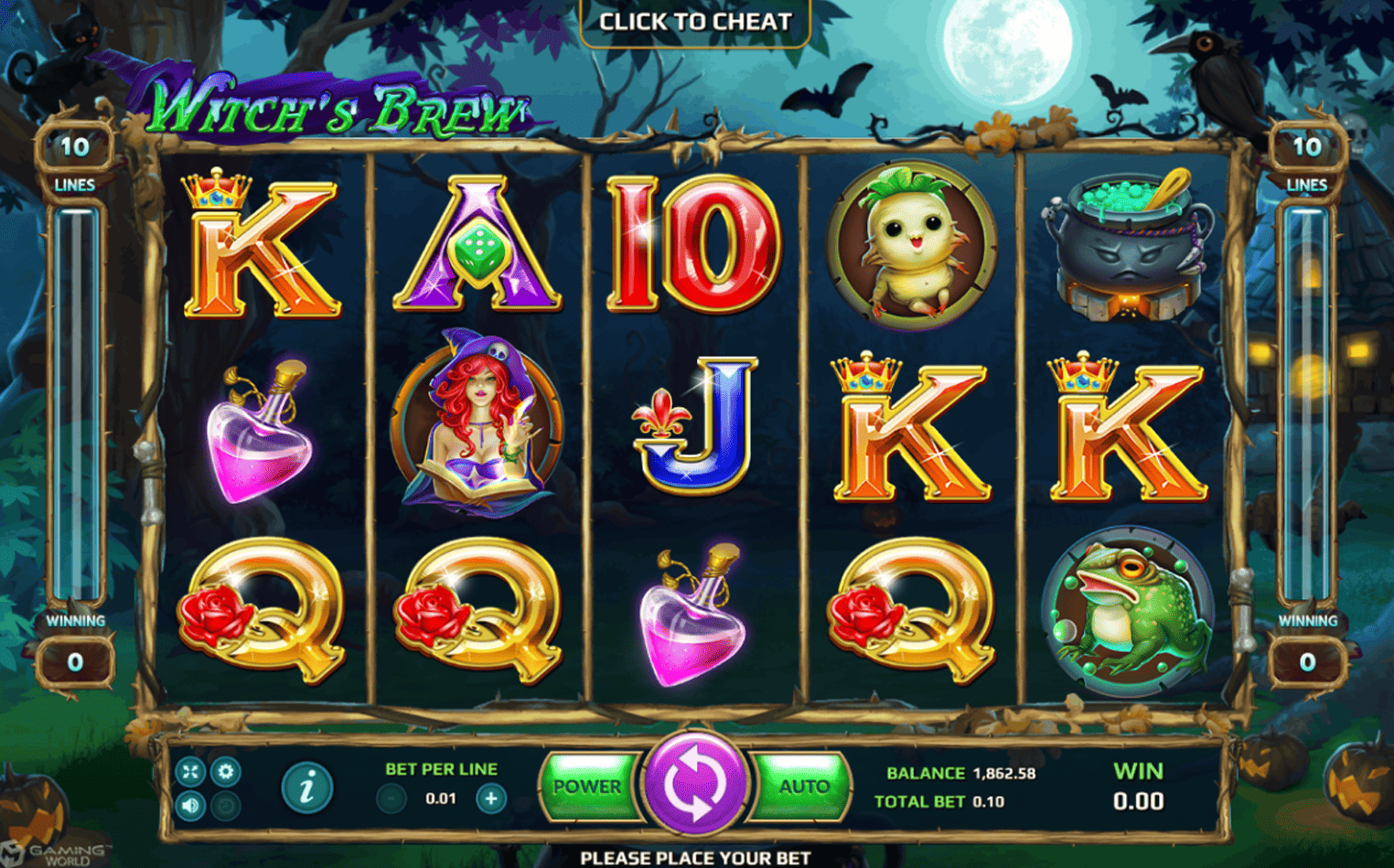1394x868 pixels.
Task: Toggle fullscreen with the arrows icon
Action: 190,772
